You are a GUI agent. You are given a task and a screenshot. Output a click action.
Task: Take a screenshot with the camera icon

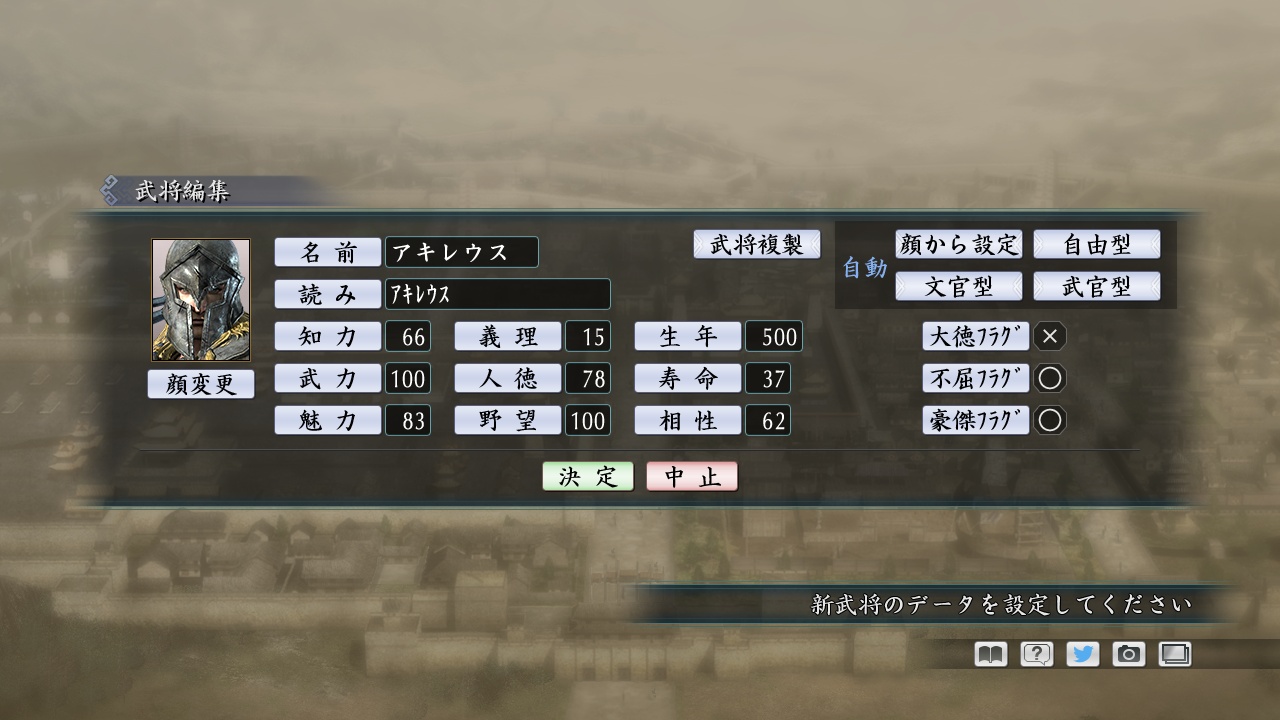[x=1128, y=653]
